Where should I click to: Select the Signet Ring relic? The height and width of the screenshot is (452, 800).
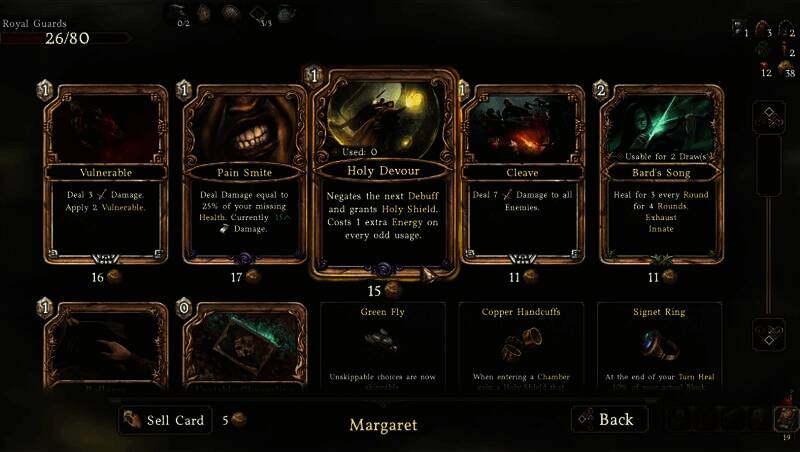660,345
